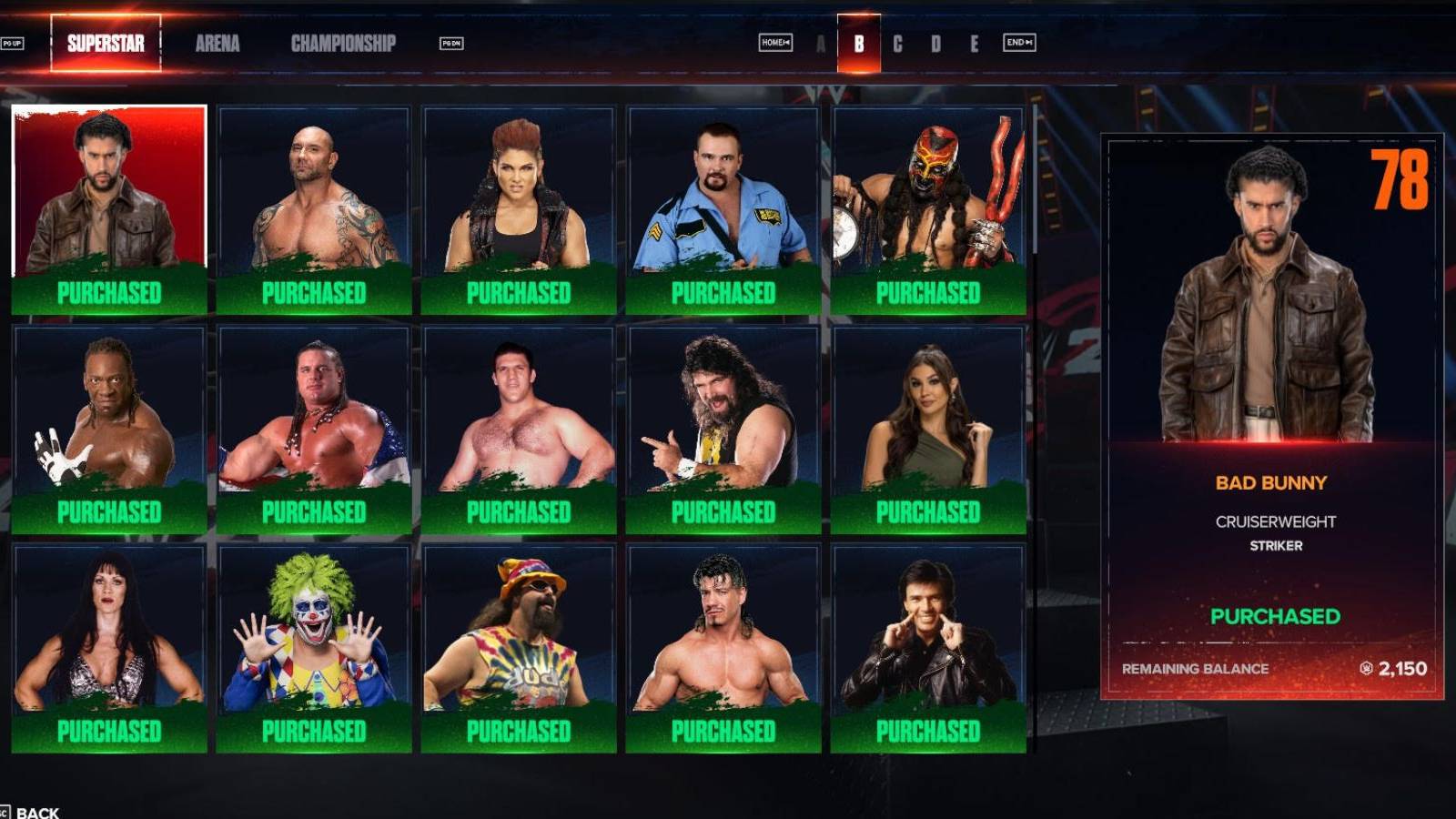Select the SUPERSTAR tab
The height and width of the screenshot is (819, 1456).
[x=103, y=43]
